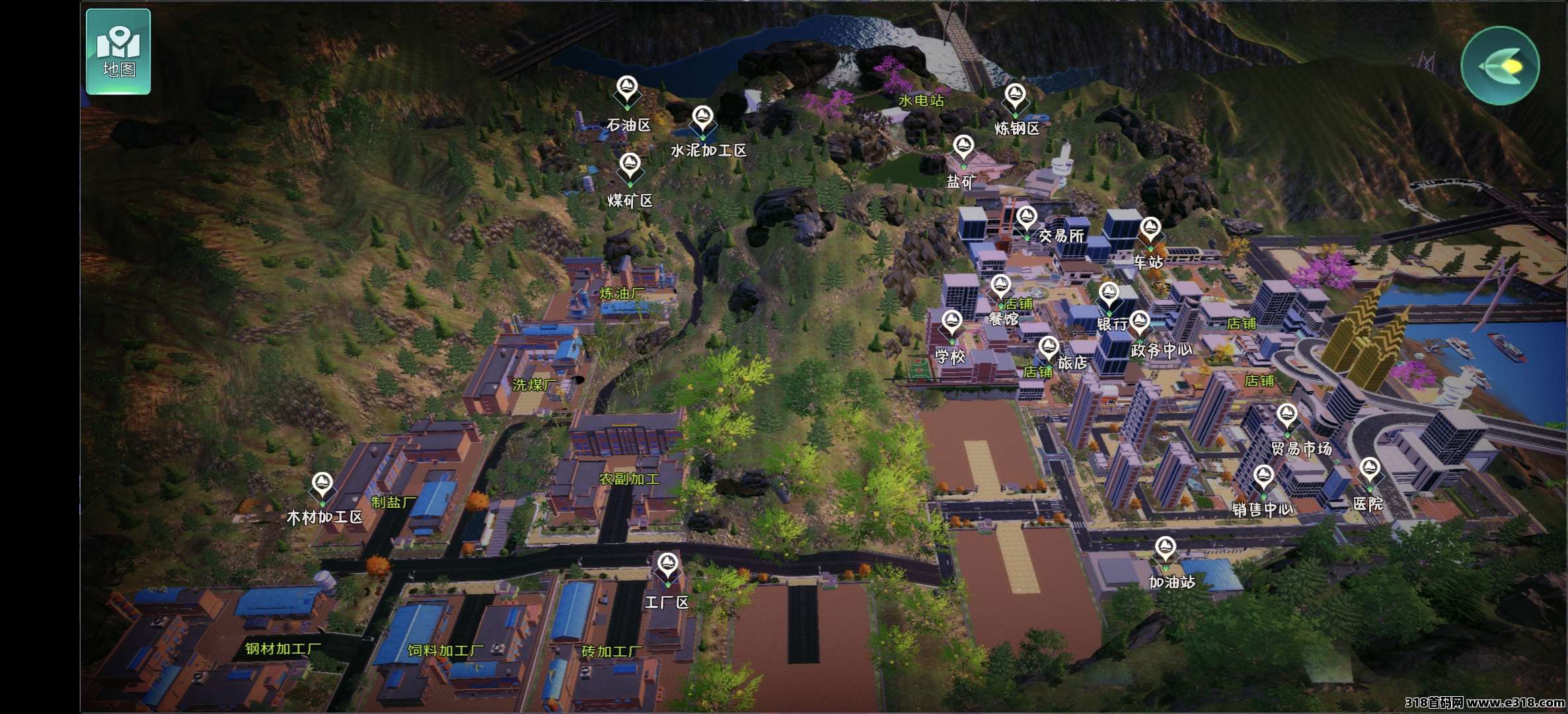Go to the 银行 bank pin
This screenshot has width=1568, height=714.
pyautogui.click(x=1109, y=296)
